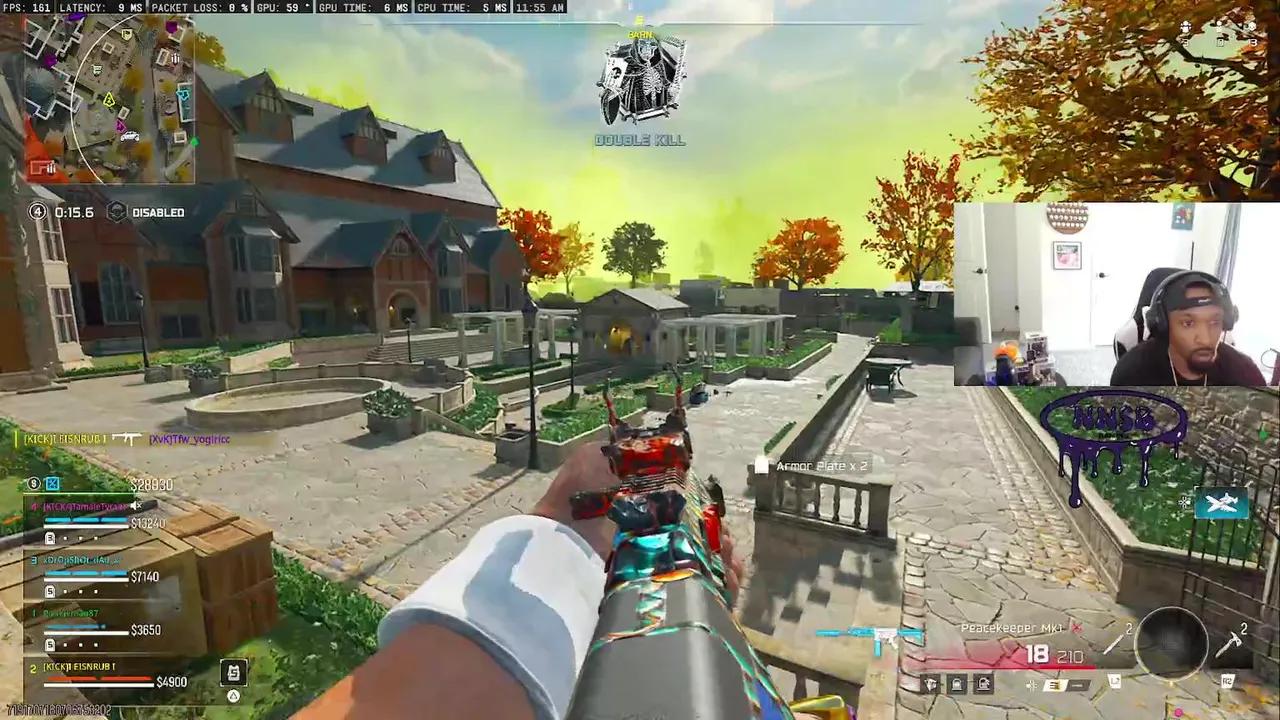Screen dimensions: 1280x720
Task: Unmute squad member KTCK TamaleTyraa
Action: (x=136, y=506)
